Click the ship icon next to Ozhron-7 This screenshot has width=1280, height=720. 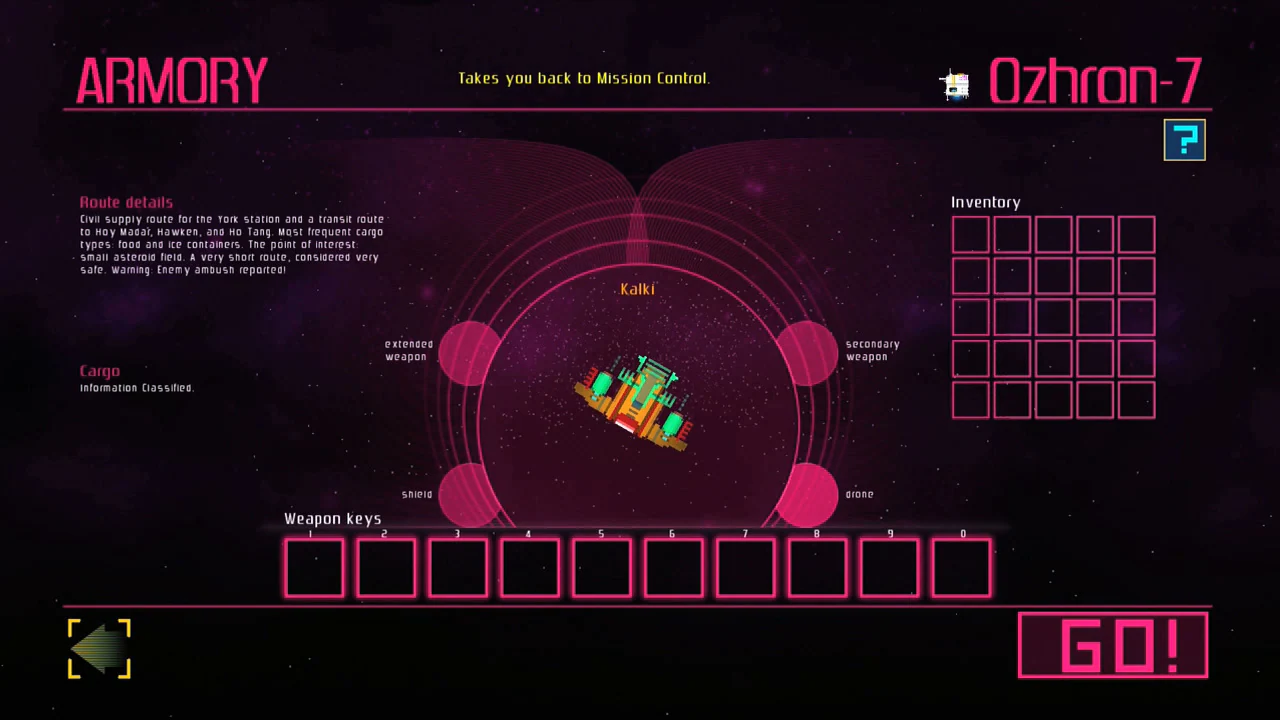(x=954, y=85)
